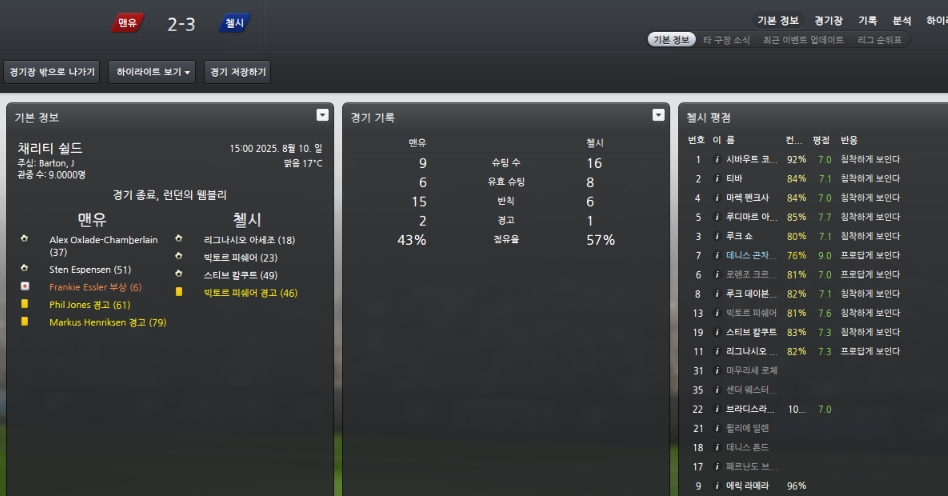Click the red 맨유 team badge
948x496 pixels.
(127, 23)
